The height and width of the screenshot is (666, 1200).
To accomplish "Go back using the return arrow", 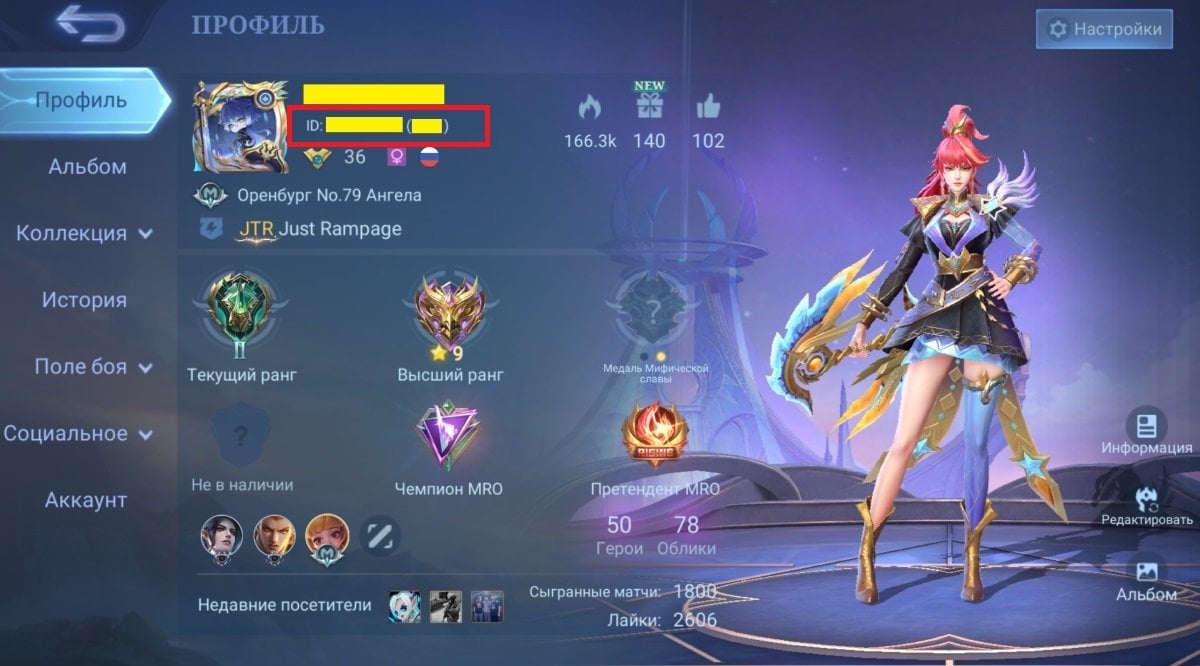I will pos(90,25).
